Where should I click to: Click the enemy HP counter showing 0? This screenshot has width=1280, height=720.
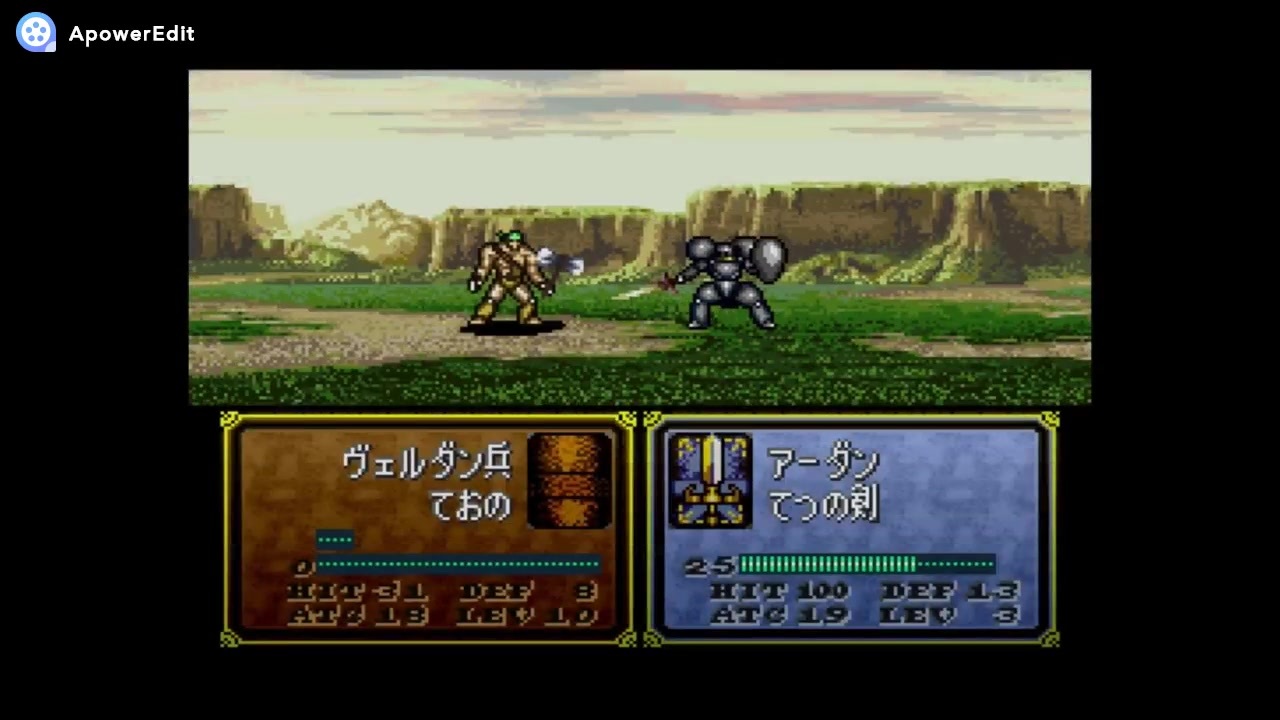point(302,566)
